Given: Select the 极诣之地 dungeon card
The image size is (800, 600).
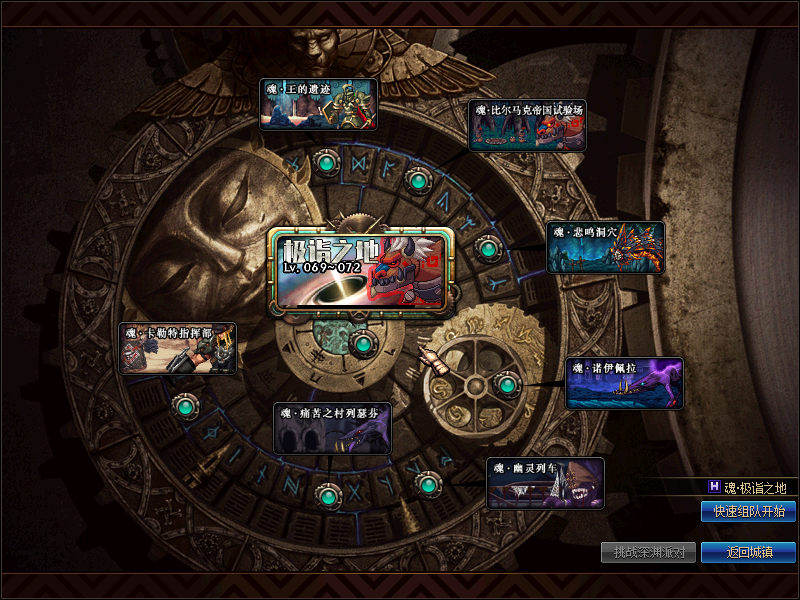Looking at the screenshot, I should click(x=360, y=268).
